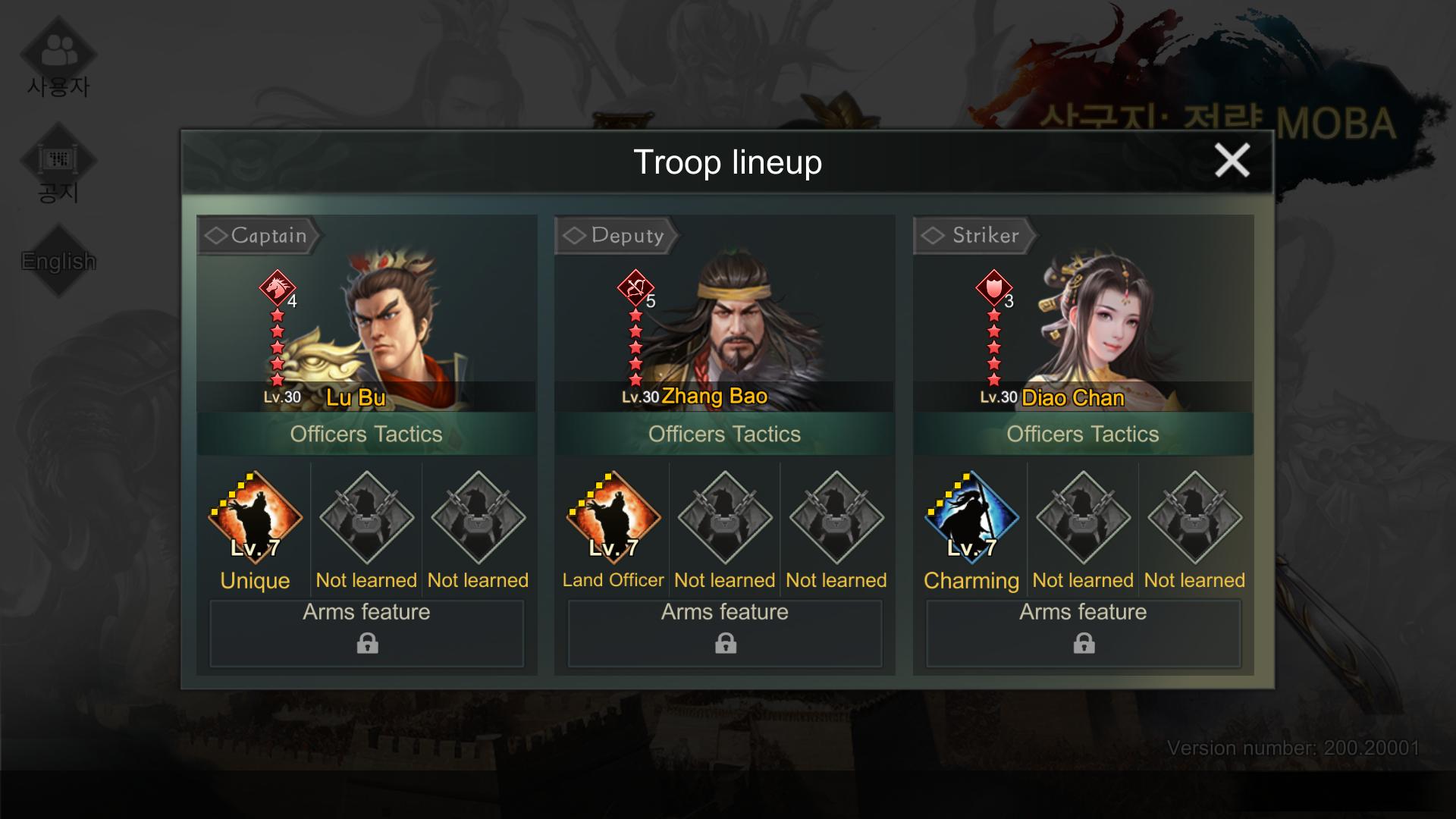Click Diao Chan's shield troop type icon
Image resolution: width=1456 pixels, height=819 pixels.
tap(993, 287)
